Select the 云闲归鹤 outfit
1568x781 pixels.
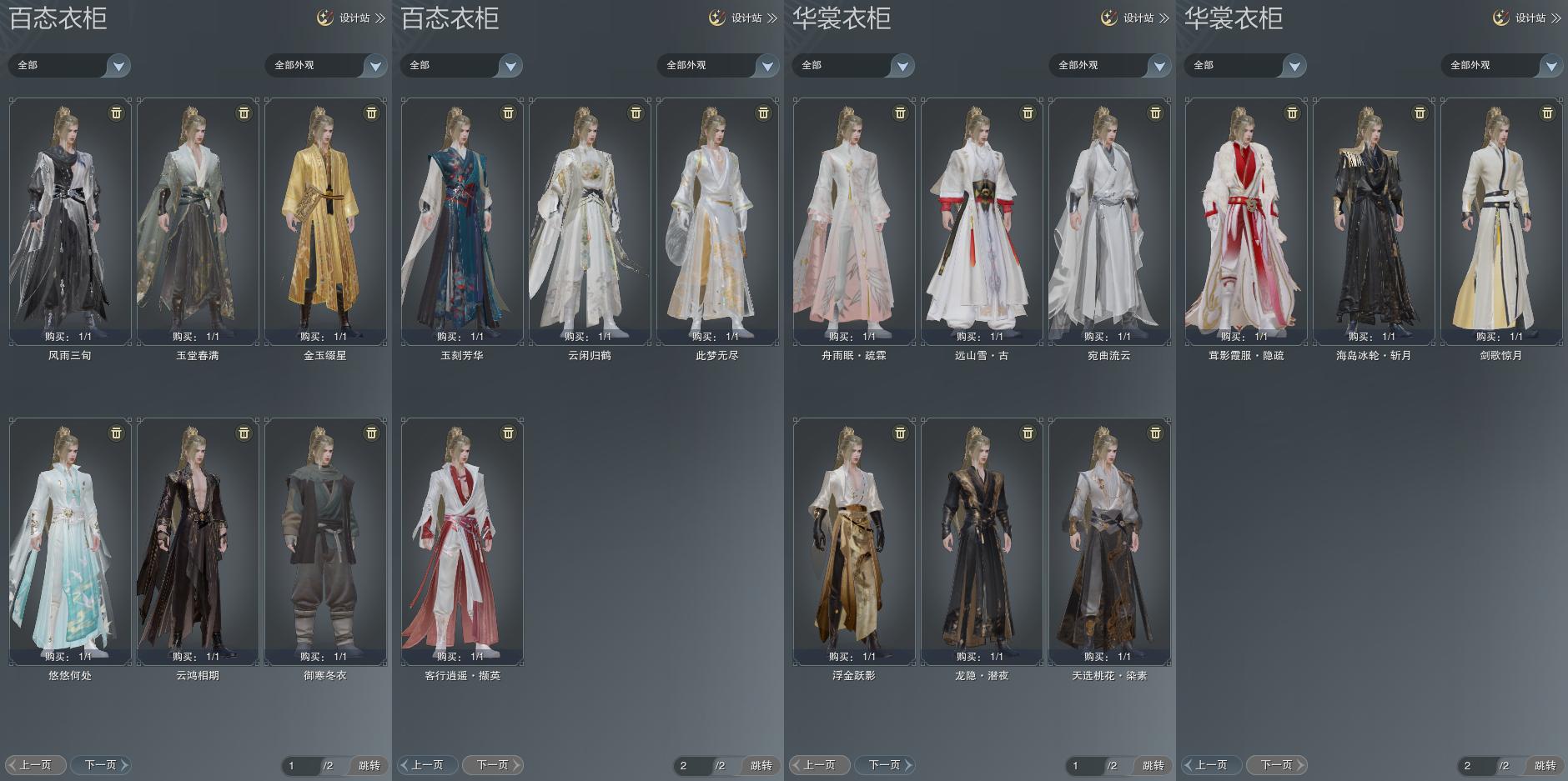590,221
